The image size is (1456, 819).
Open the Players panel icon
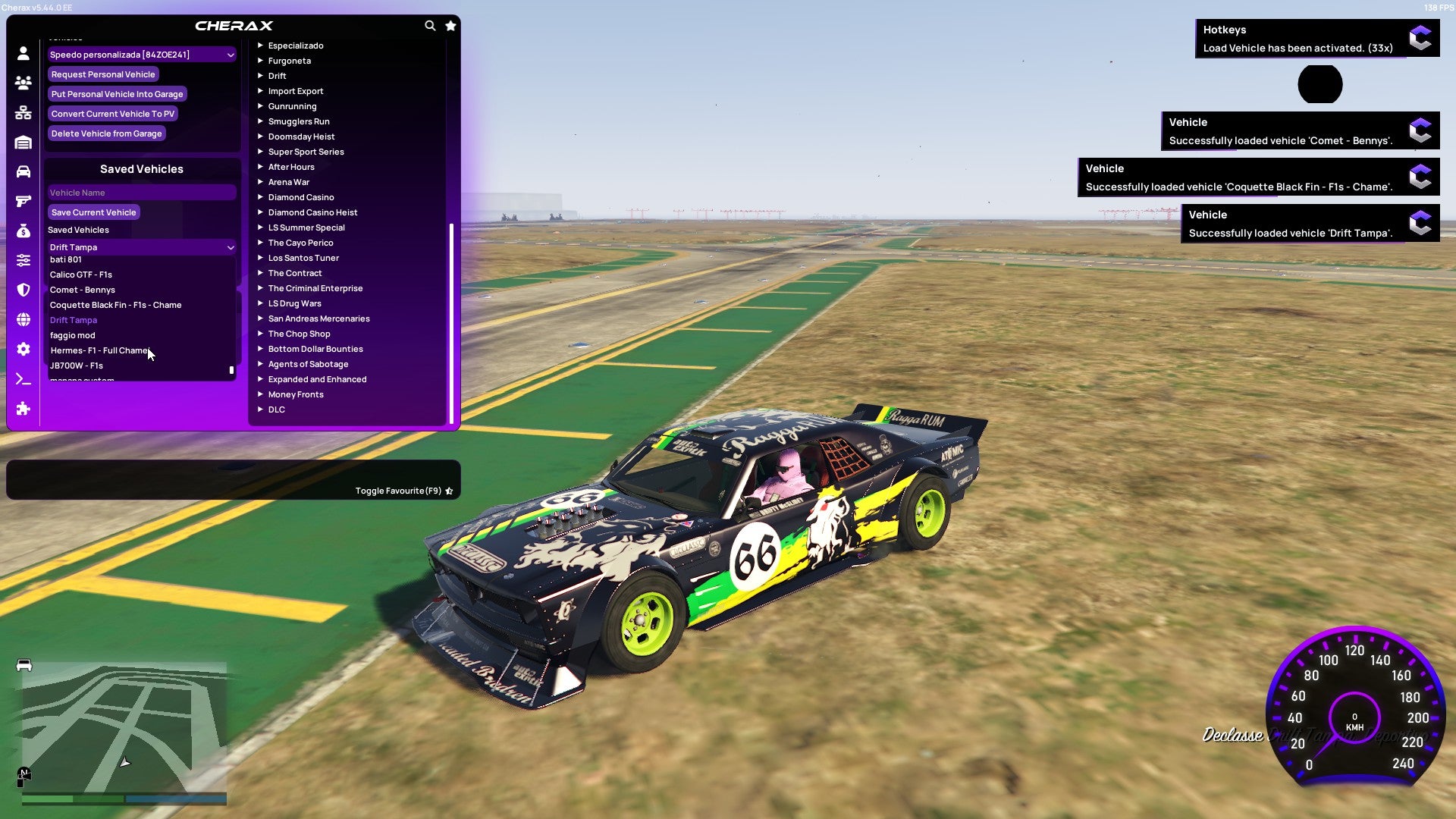tap(23, 83)
